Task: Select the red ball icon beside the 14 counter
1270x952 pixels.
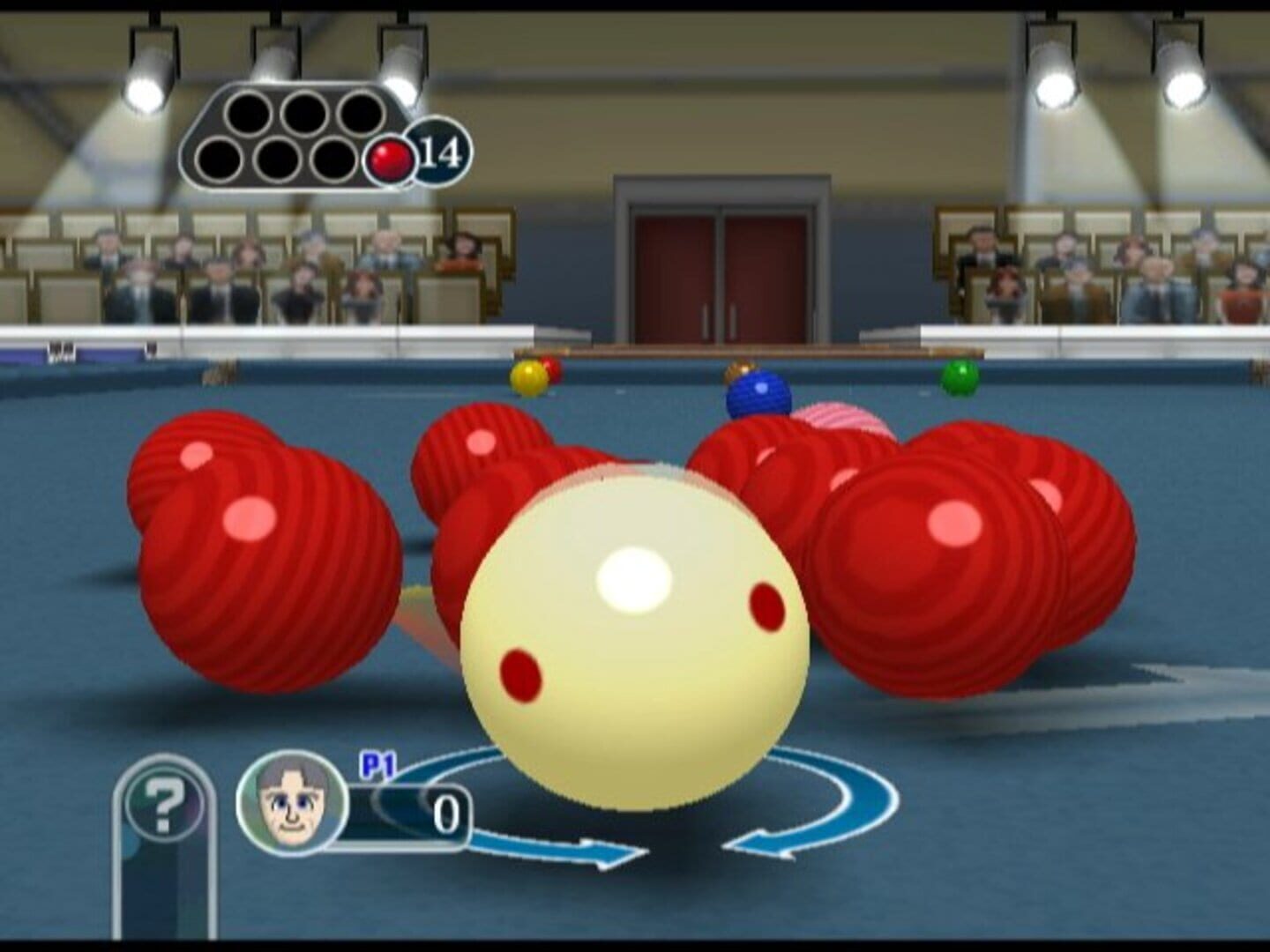Action: pos(391,157)
